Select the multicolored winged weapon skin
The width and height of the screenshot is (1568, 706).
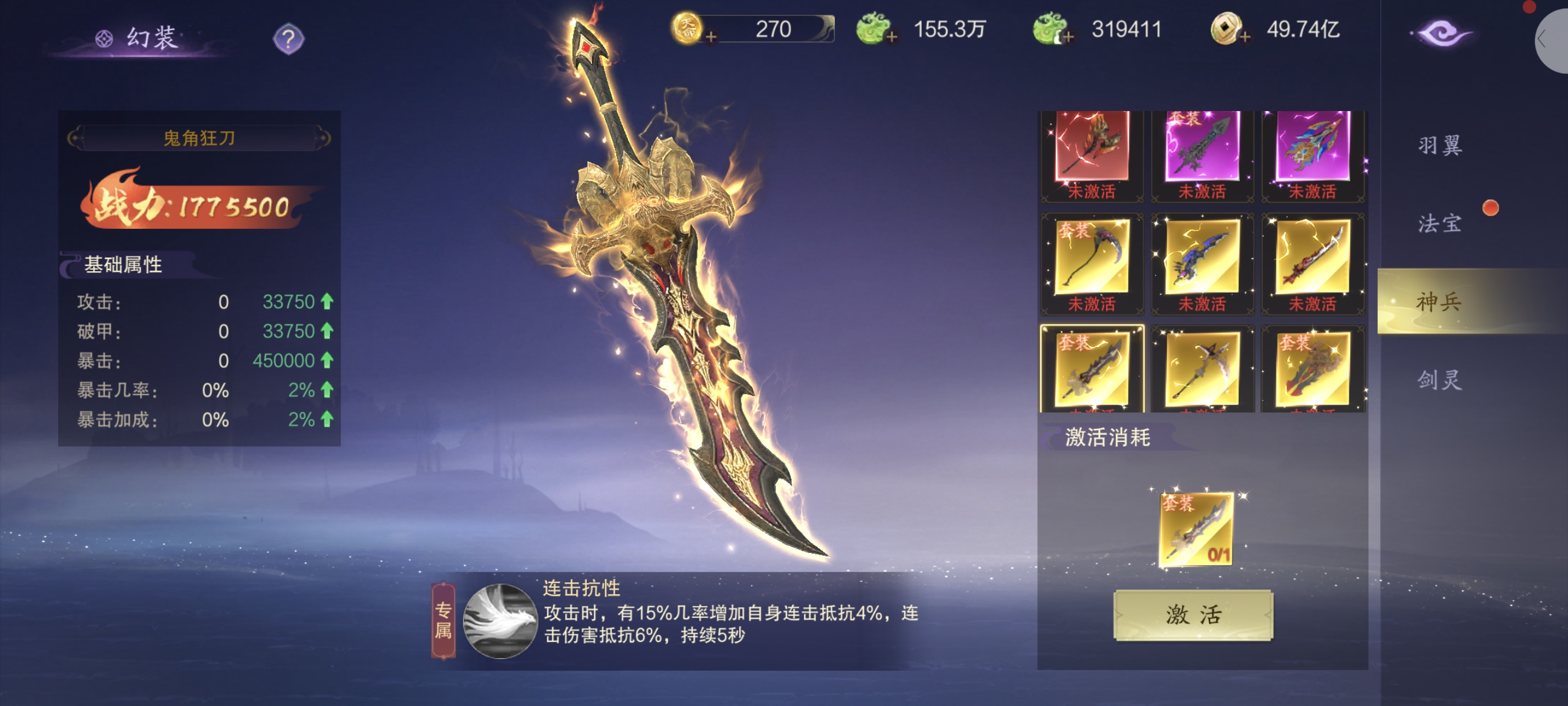[1313, 149]
